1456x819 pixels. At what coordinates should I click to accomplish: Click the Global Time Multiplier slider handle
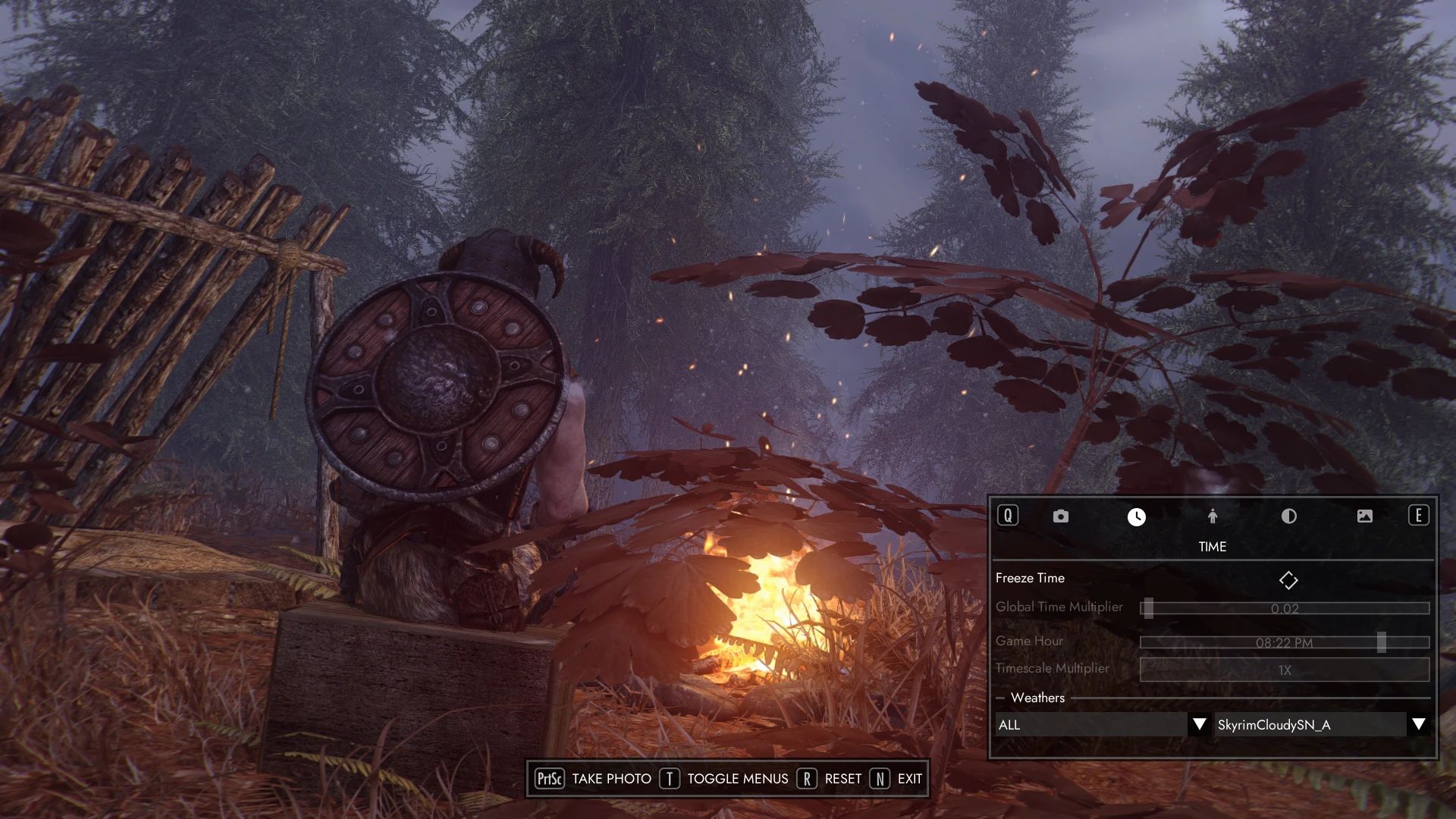(x=1150, y=607)
